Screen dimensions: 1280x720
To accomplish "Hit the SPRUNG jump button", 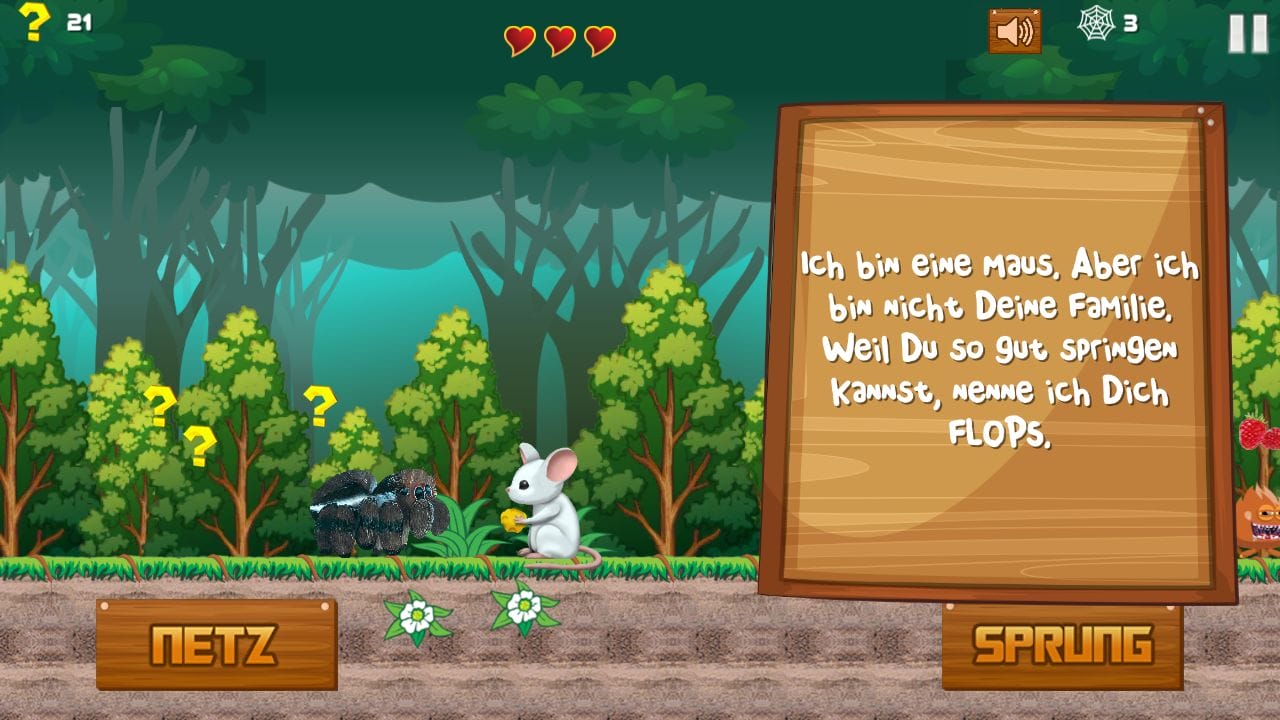I will (1062, 645).
